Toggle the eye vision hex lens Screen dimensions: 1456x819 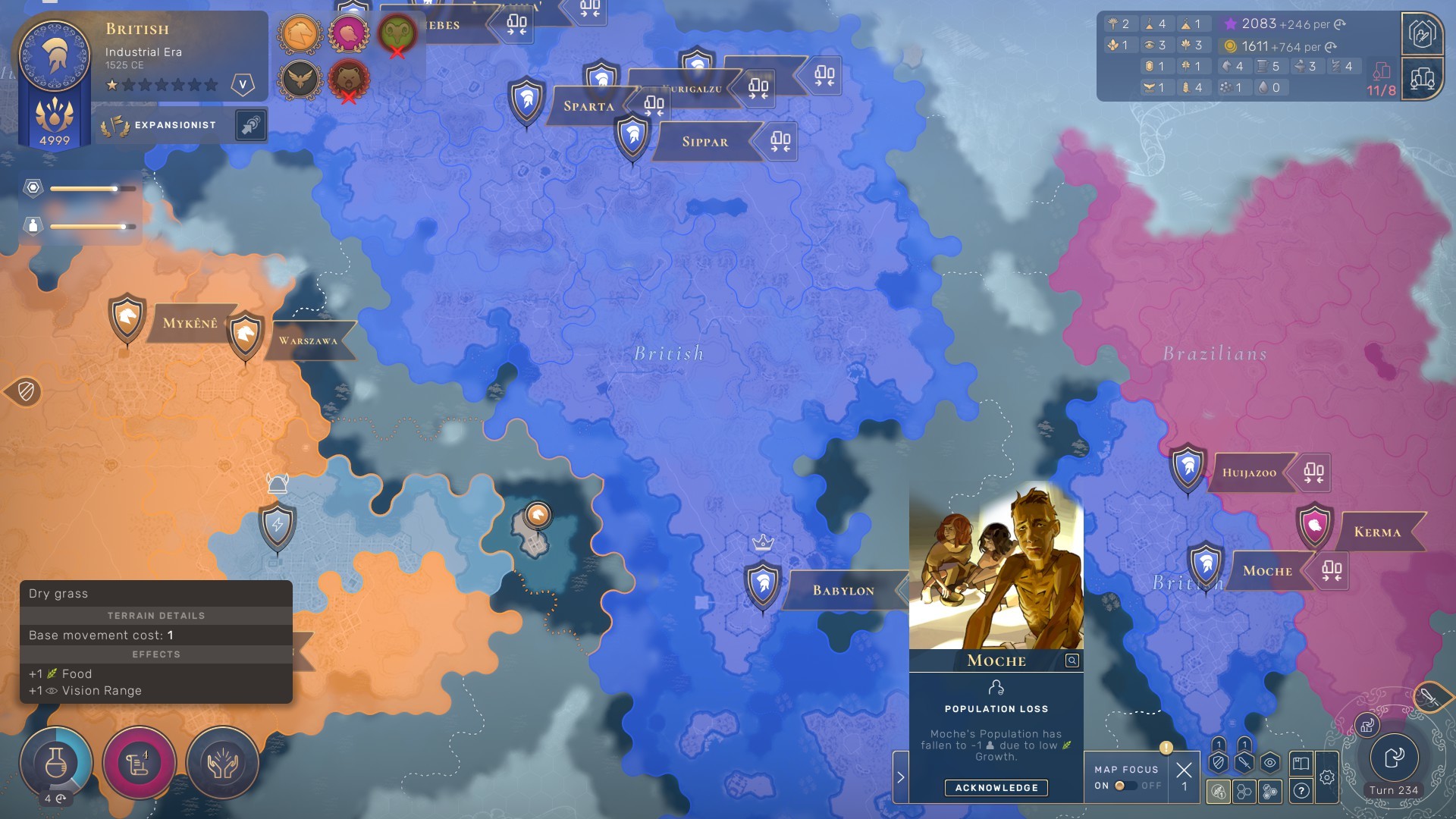tap(1269, 763)
